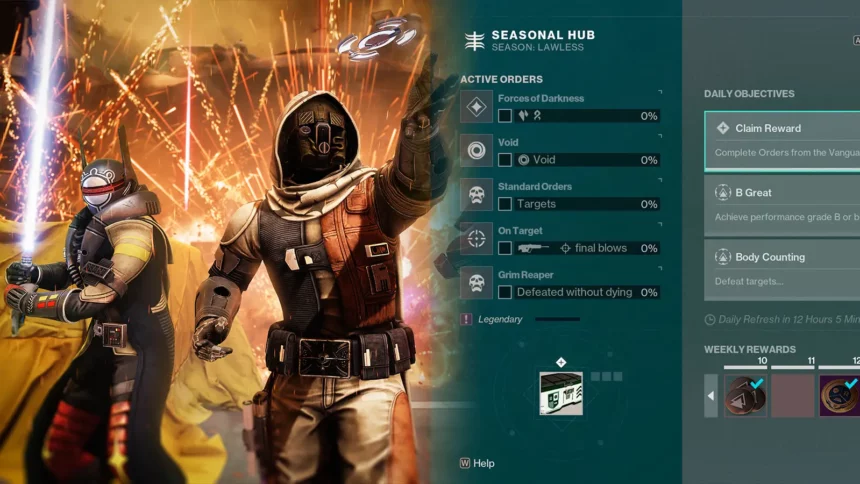Select the Forces of Darkness order
The height and width of the screenshot is (484, 860).
(560, 107)
